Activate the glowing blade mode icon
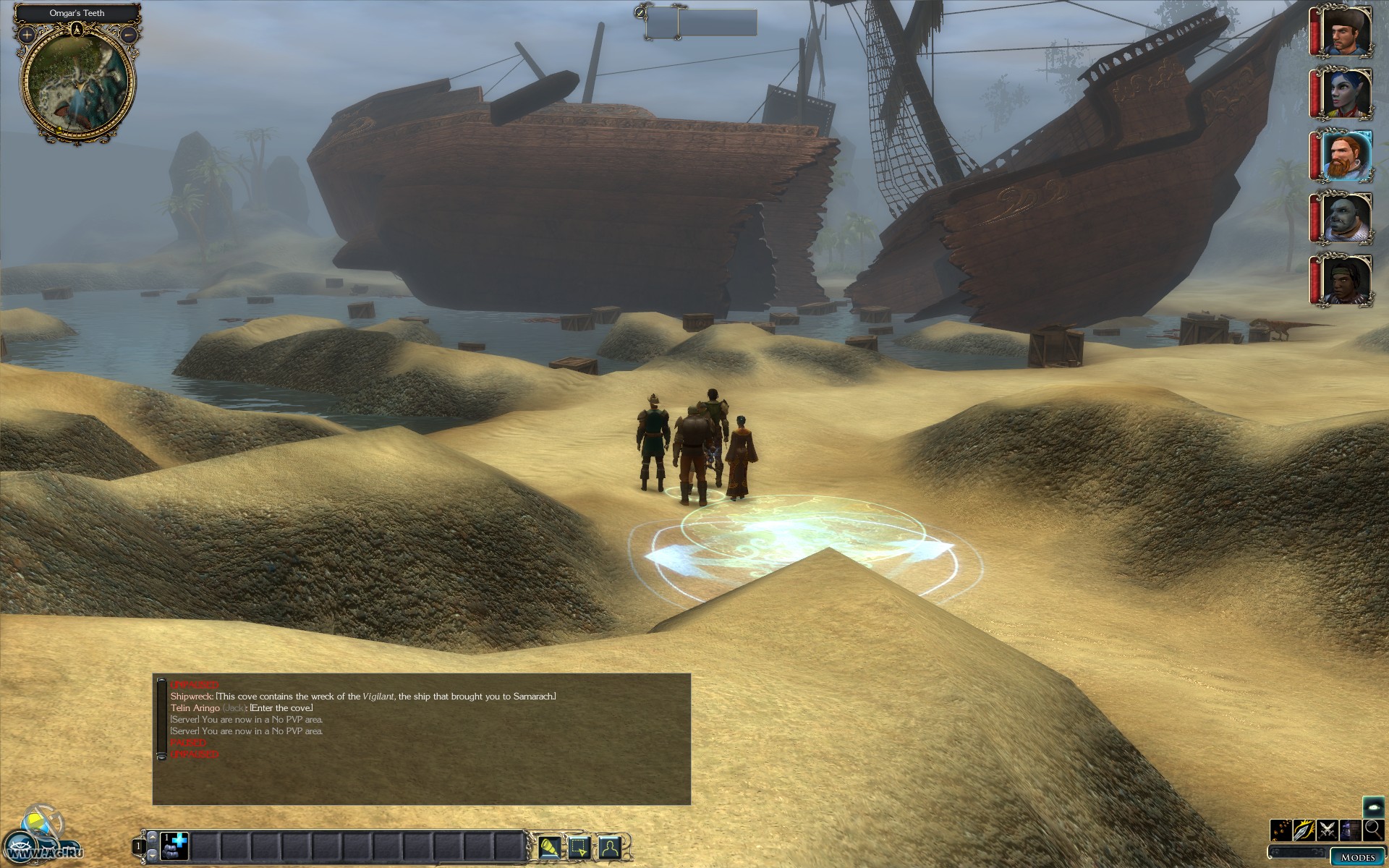The height and width of the screenshot is (868, 1389). click(1304, 830)
